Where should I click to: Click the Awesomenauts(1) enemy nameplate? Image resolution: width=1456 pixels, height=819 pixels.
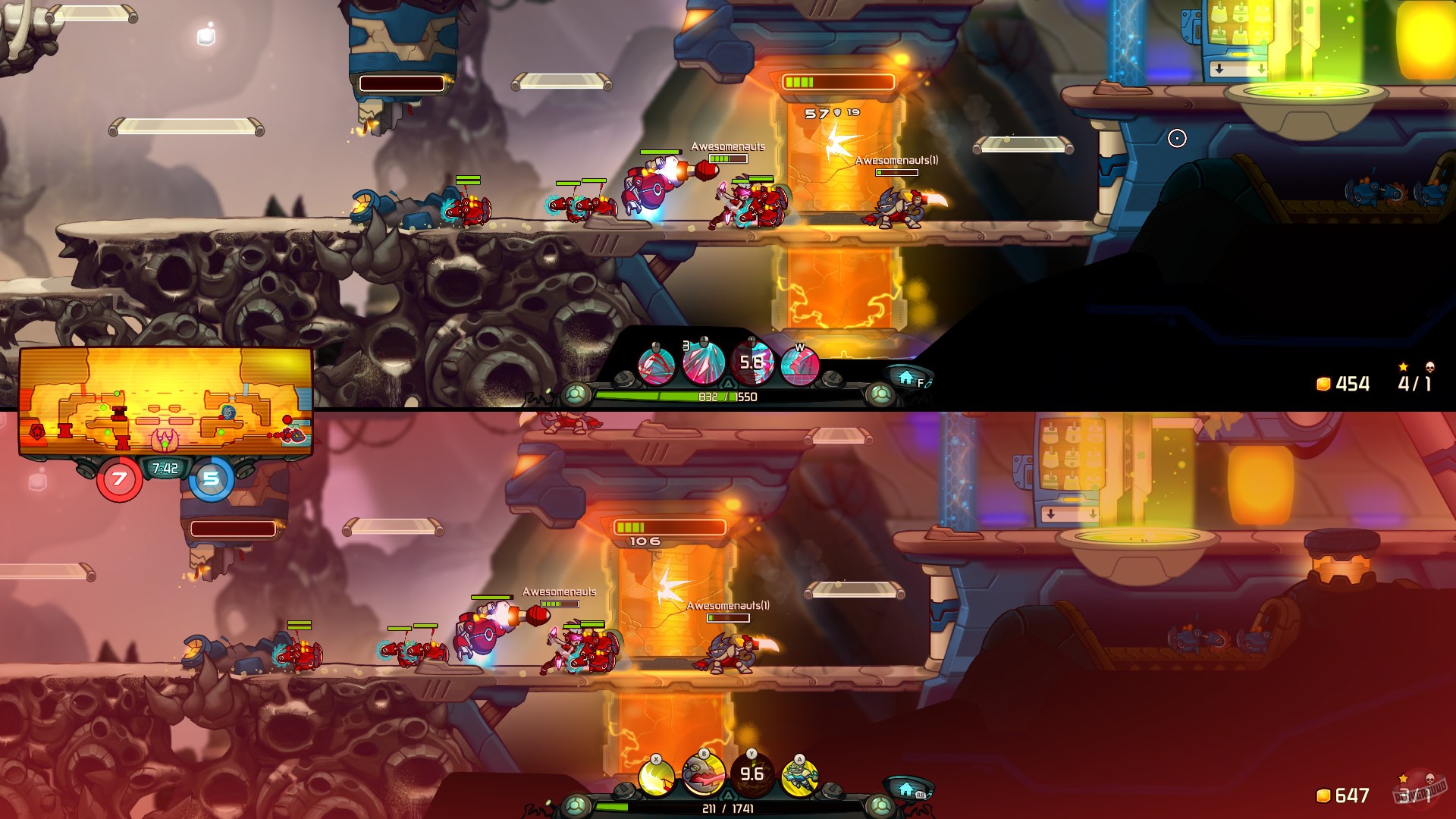(896, 162)
